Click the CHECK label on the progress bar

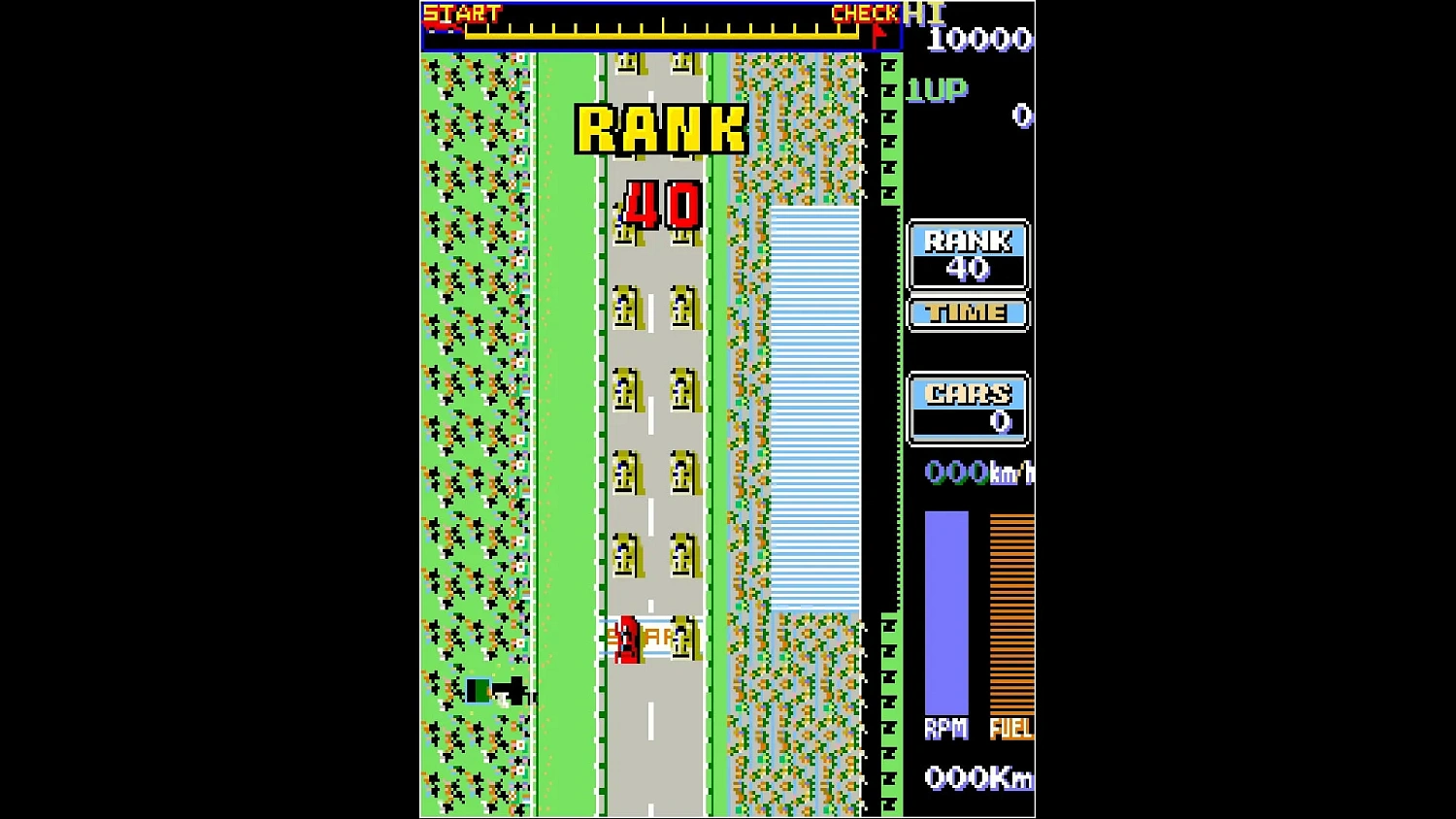click(x=862, y=13)
